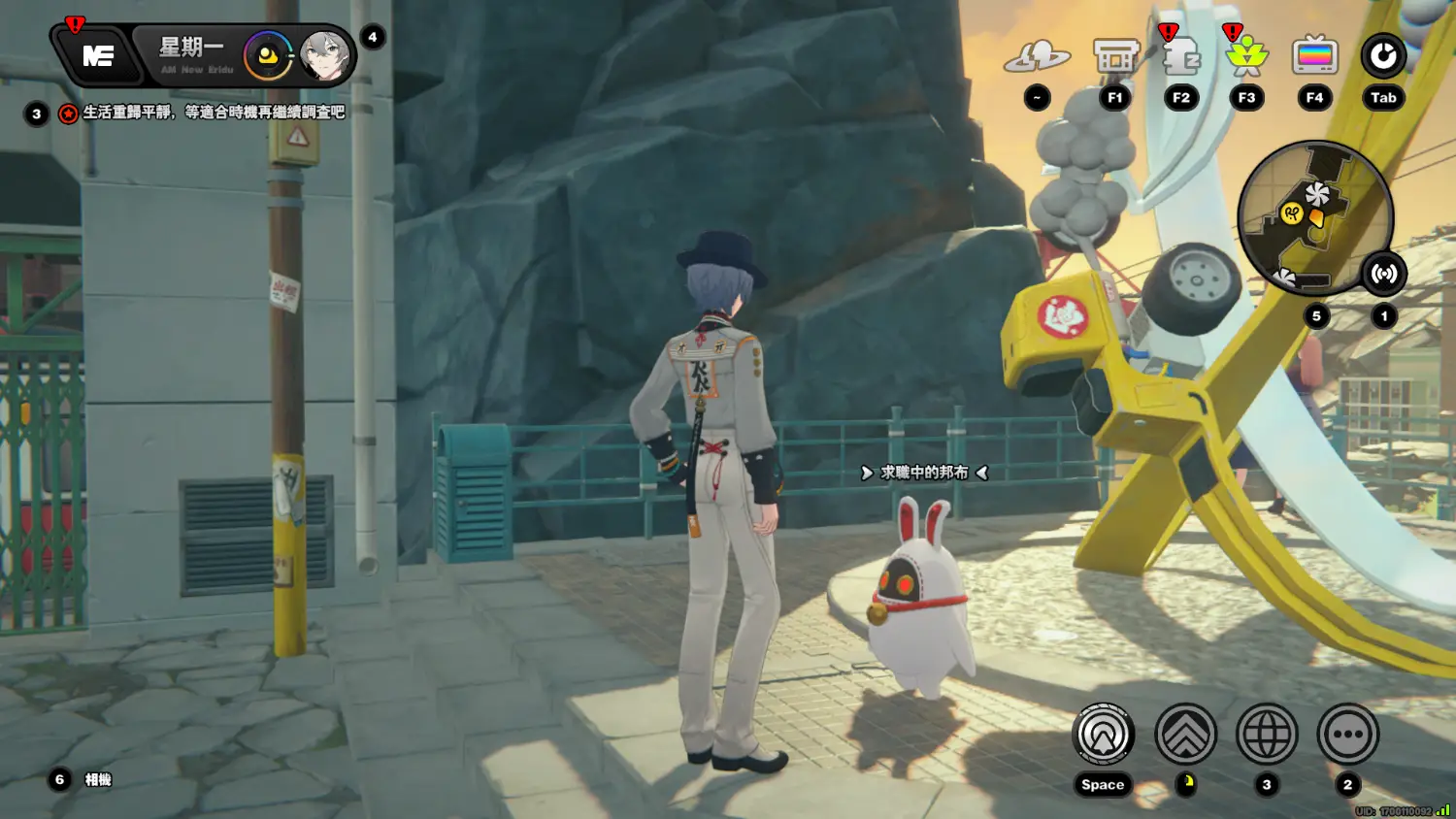Tap the Space action button
This screenshot has width=1456, height=819.
pos(1103,736)
